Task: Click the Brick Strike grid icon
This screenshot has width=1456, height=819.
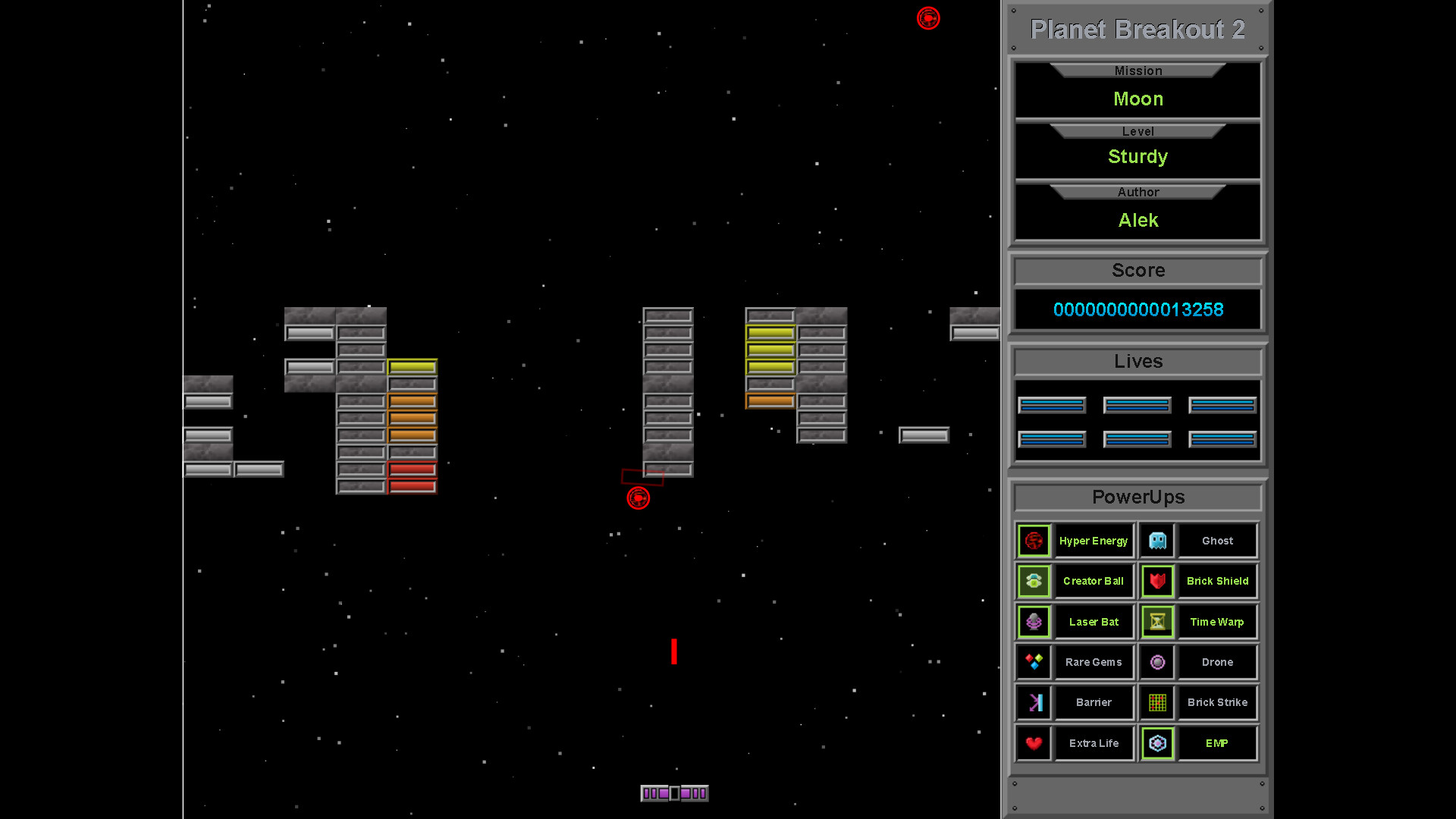Action: [x=1156, y=702]
